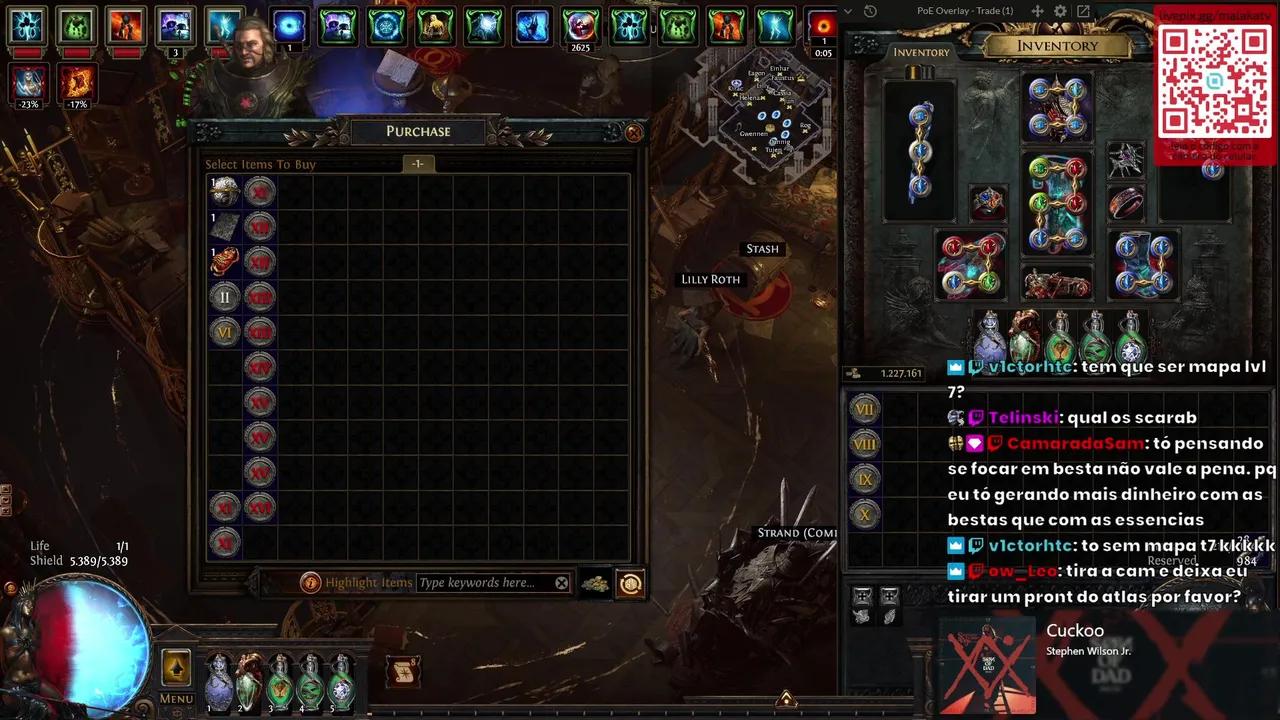The height and width of the screenshot is (720, 1280).
Task: Select the tier XI map coin in Purchase window
Action: (x=224, y=508)
